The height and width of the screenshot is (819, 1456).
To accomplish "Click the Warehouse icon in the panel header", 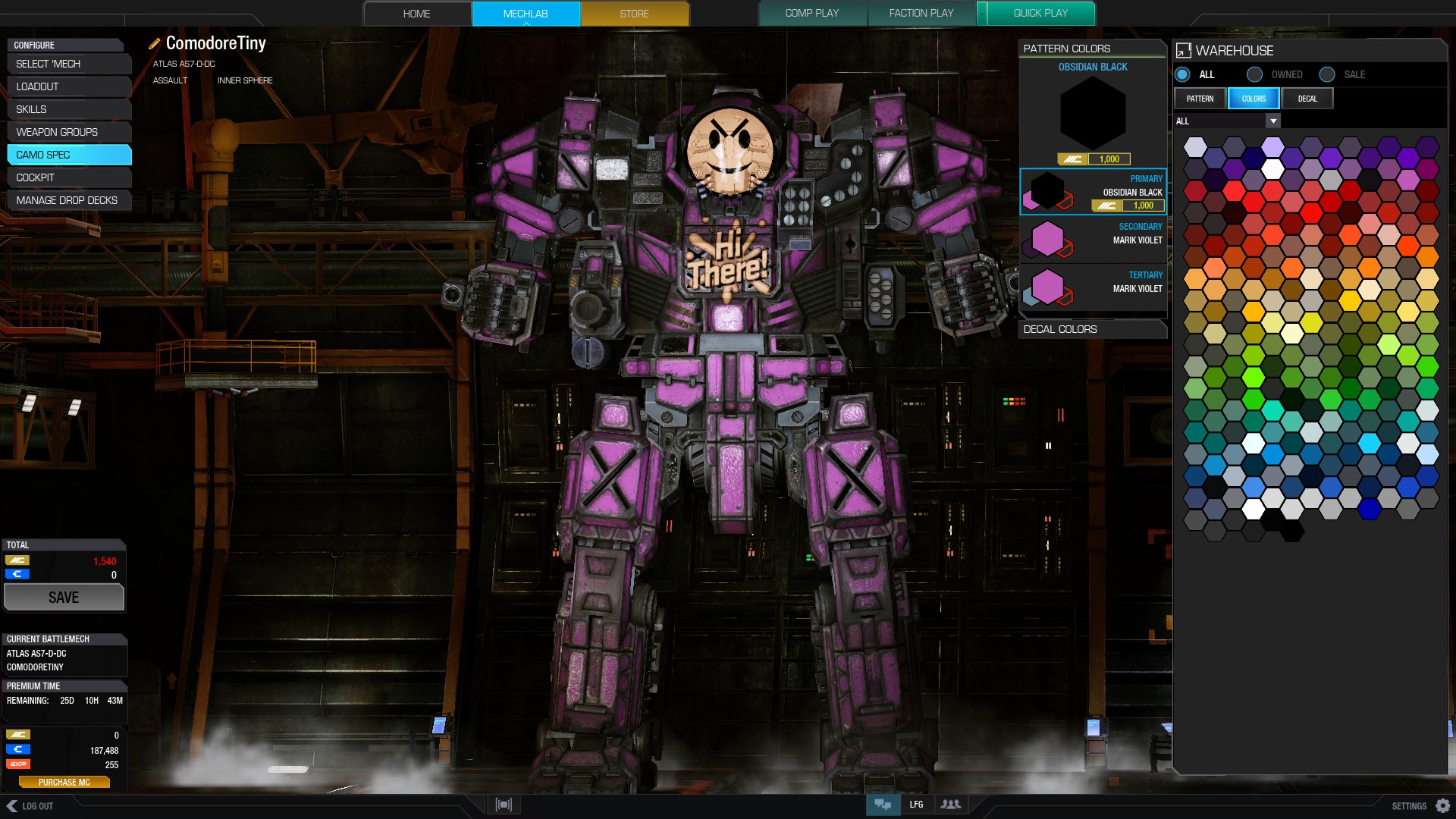I will pos(1183,51).
